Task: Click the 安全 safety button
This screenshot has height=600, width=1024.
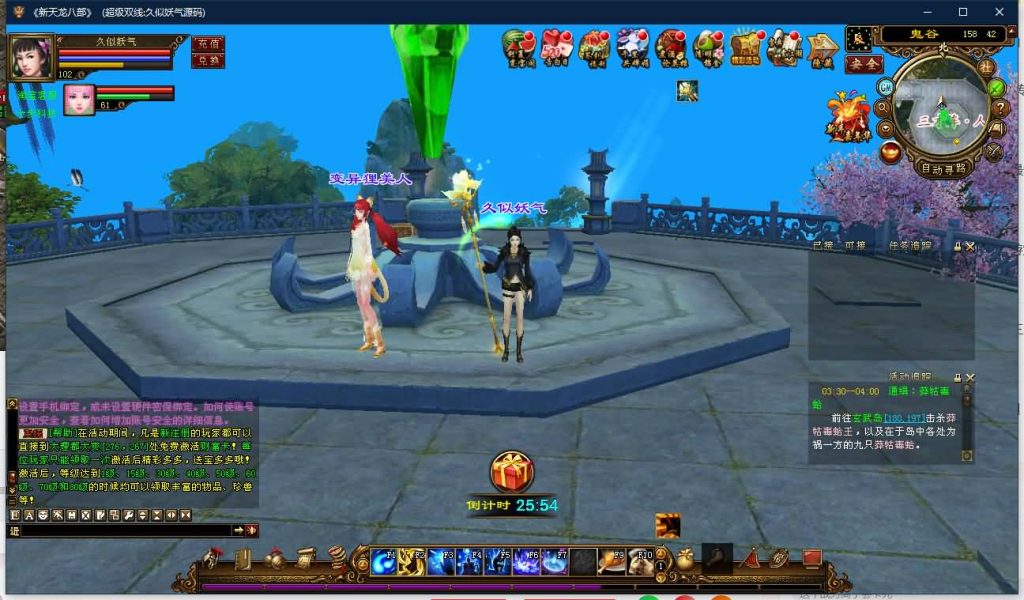Action: coord(864,64)
